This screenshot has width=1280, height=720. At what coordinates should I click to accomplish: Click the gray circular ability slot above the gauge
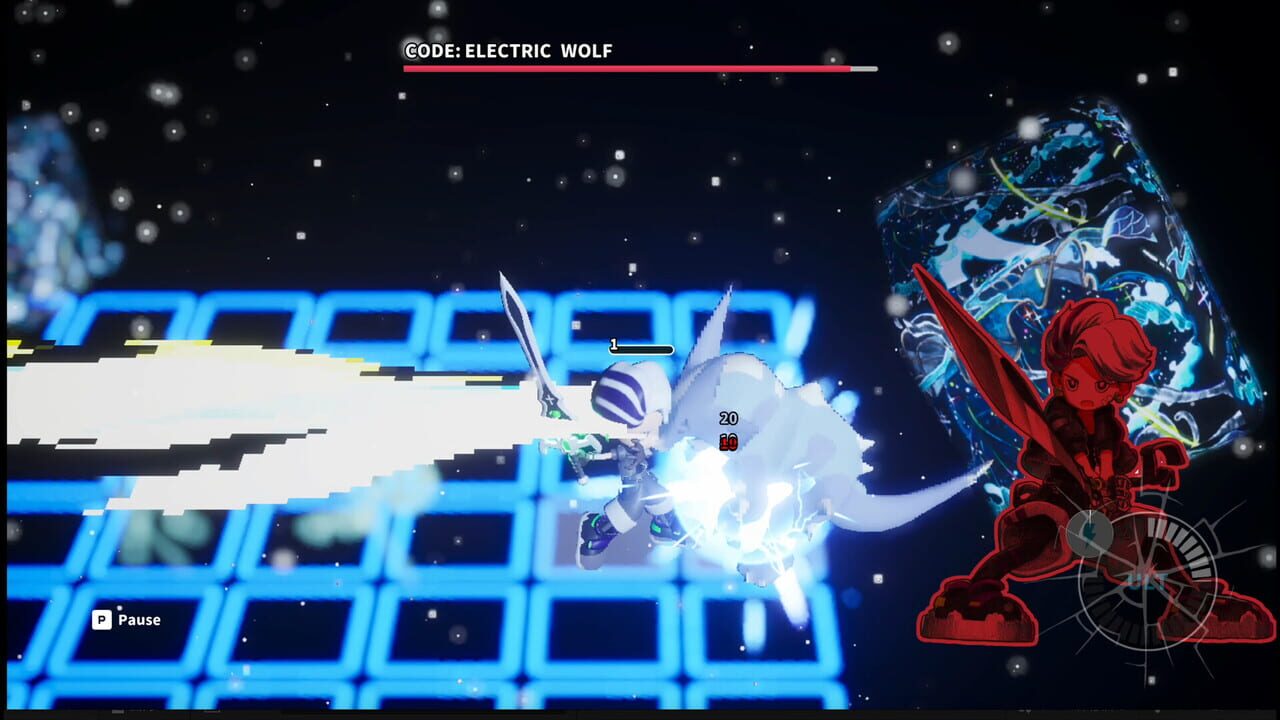coord(1090,530)
